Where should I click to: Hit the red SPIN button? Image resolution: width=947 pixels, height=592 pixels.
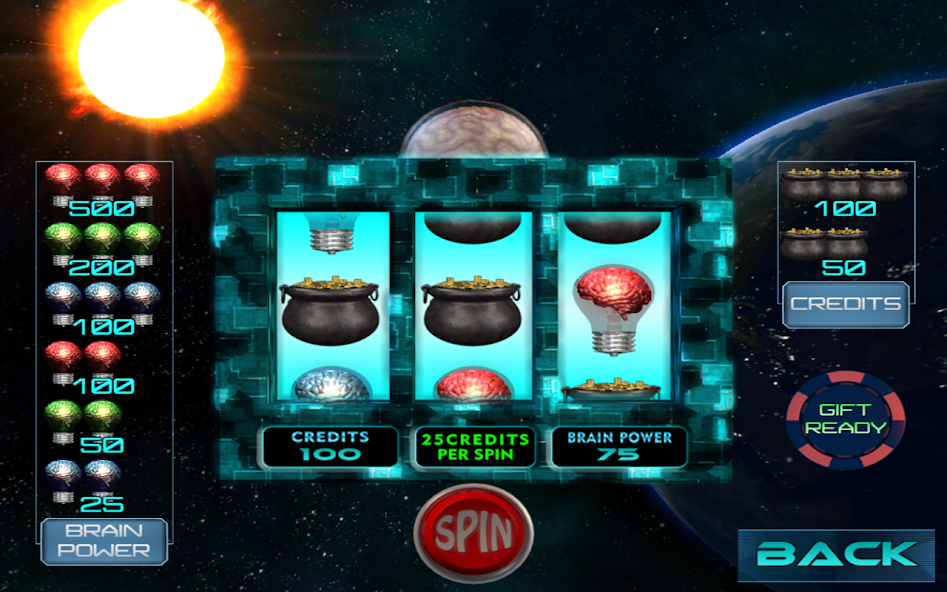pos(474,532)
